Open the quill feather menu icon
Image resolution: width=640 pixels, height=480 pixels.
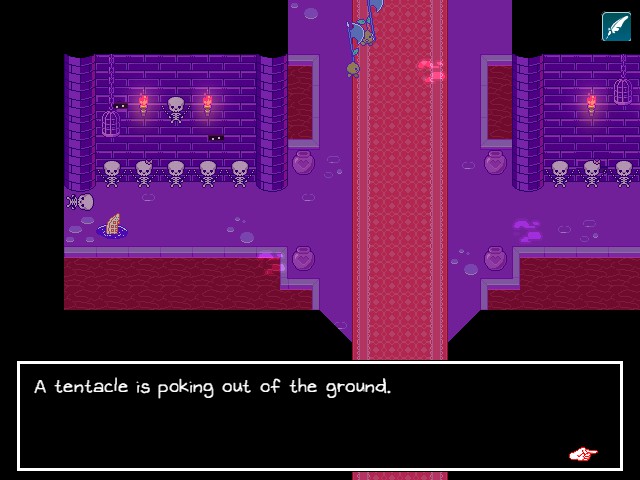click(x=616, y=26)
